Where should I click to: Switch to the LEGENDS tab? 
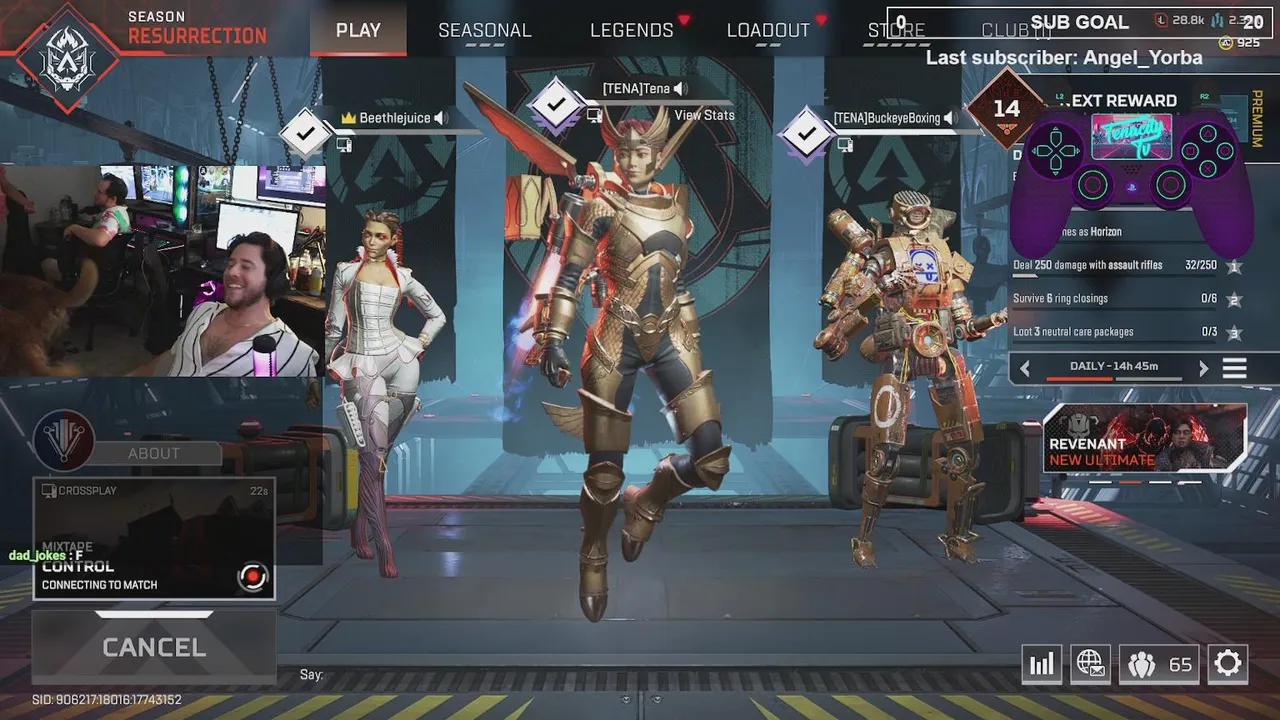630,30
